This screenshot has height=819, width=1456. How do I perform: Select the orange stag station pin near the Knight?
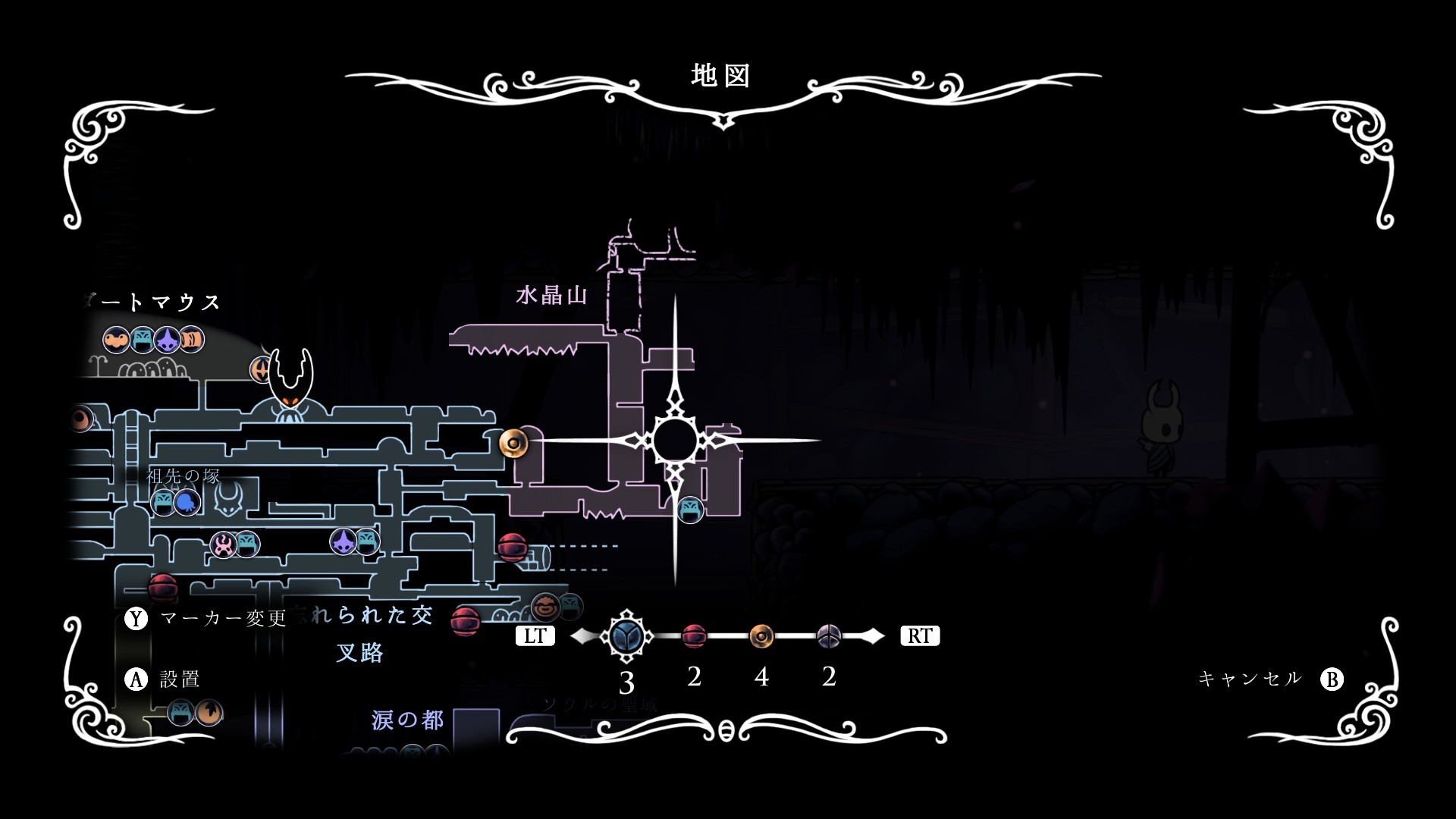pyautogui.click(x=260, y=370)
